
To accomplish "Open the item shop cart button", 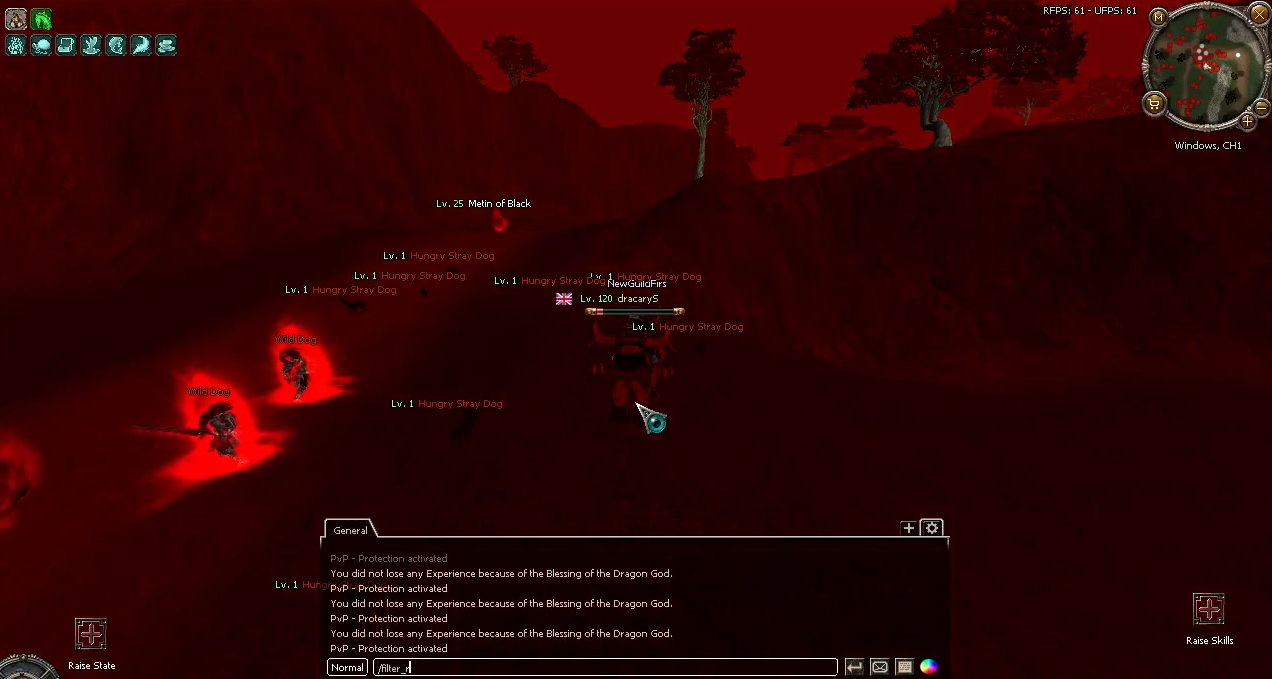I will point(1155,102).
